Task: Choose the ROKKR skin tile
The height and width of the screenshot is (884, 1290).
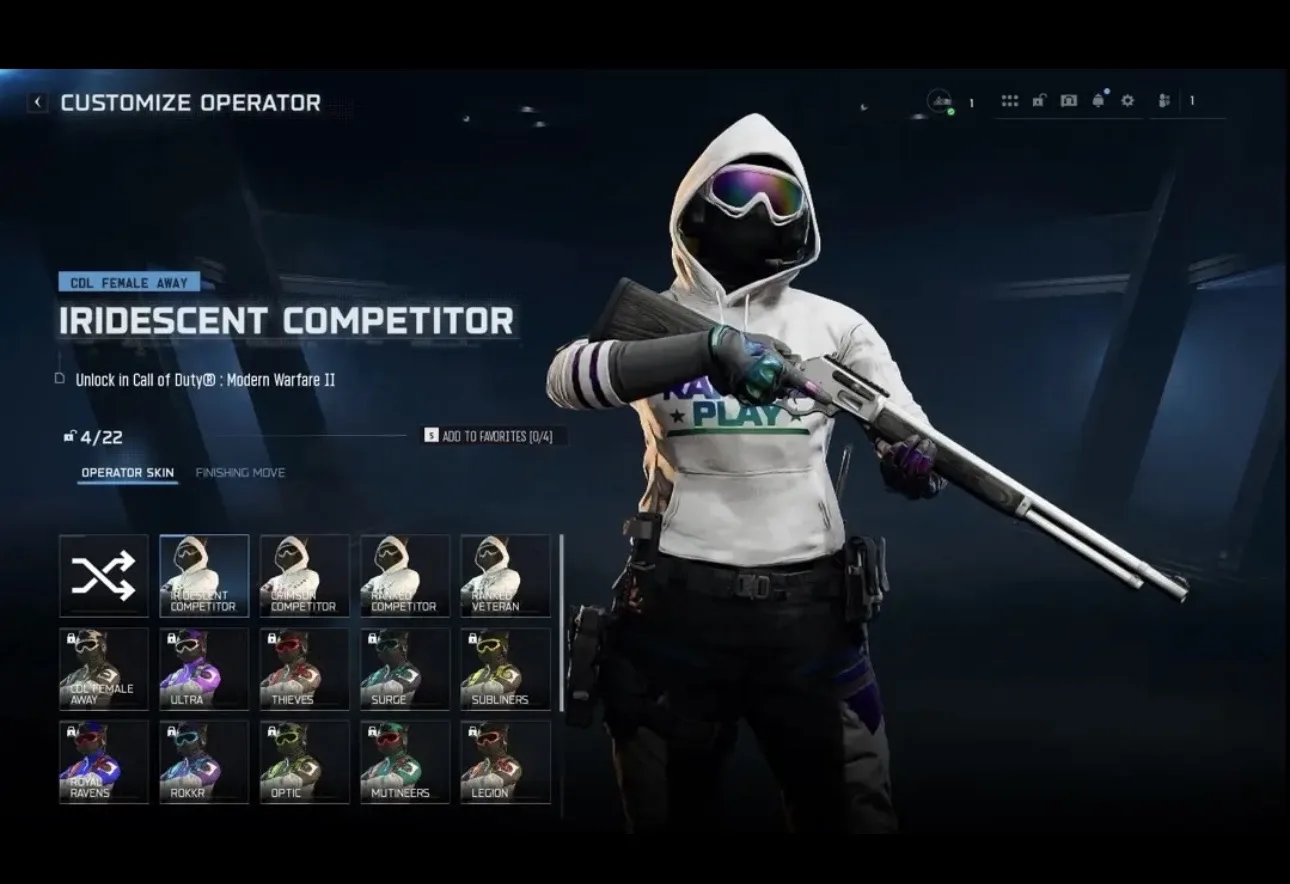Action: click(x=204, y=762)
